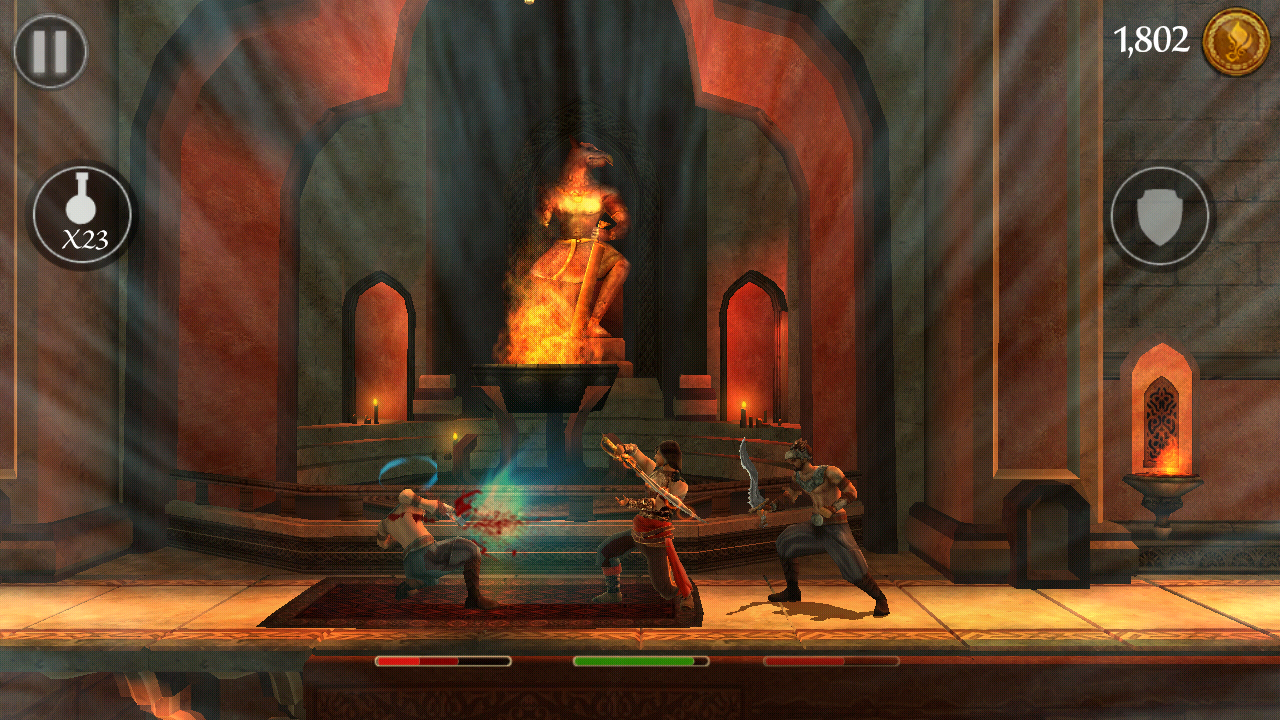Activate the shield block button
Viewport: 1280px width, 720px height.
pos(1160,216)
